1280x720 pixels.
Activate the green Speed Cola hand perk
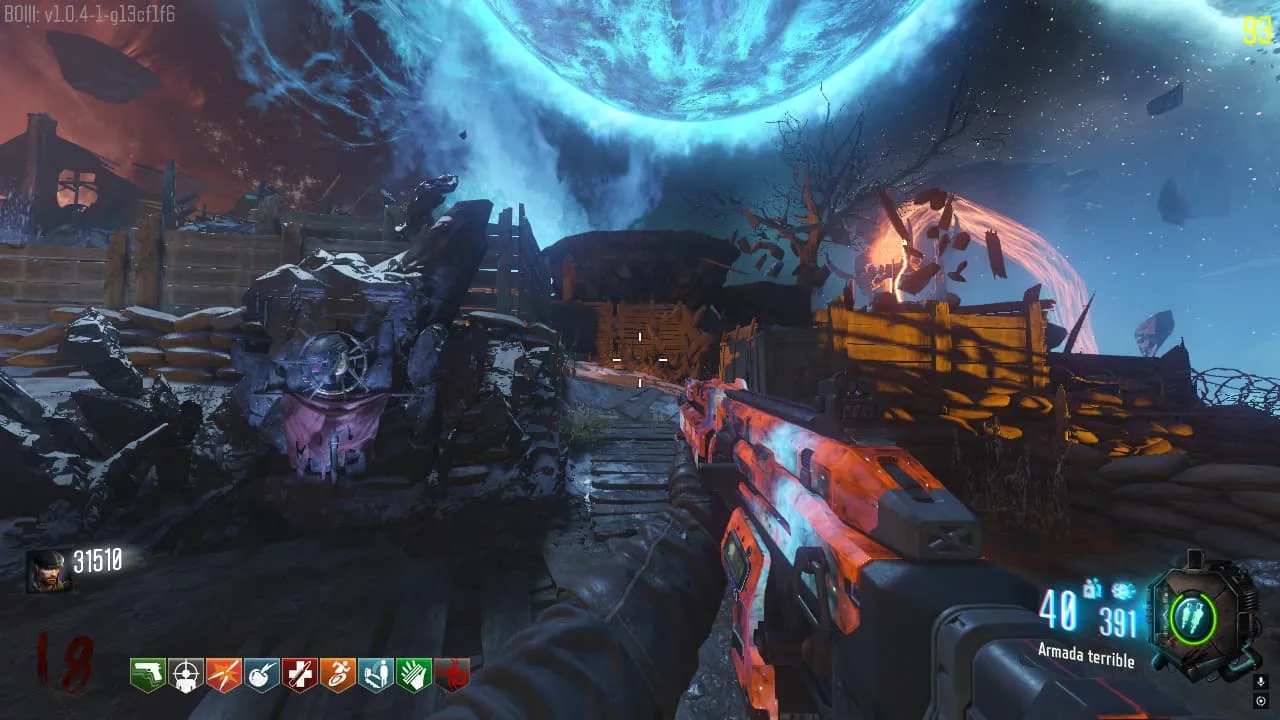414,675
